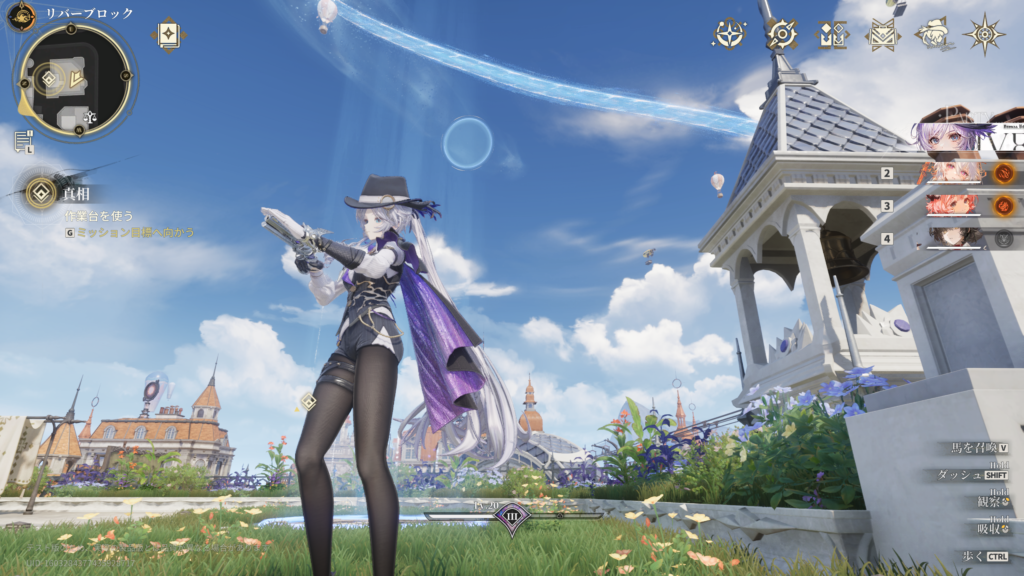Screen dimensions: 1024x576
Task: Open the eight-point compass star menu icon
Action: point(985,34)
